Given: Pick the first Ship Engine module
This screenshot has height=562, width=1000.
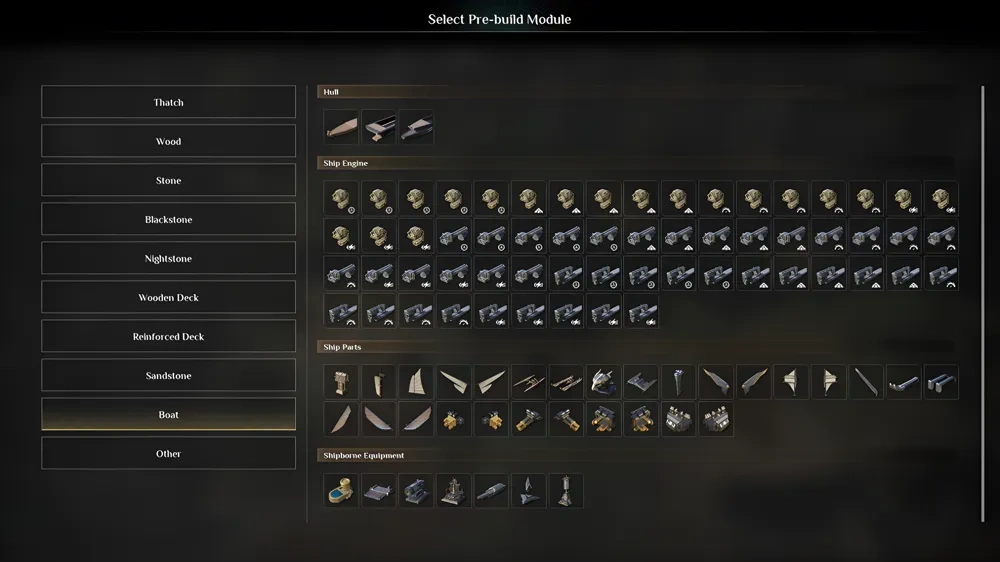Looking at the screenshot, I should point(341,198).
